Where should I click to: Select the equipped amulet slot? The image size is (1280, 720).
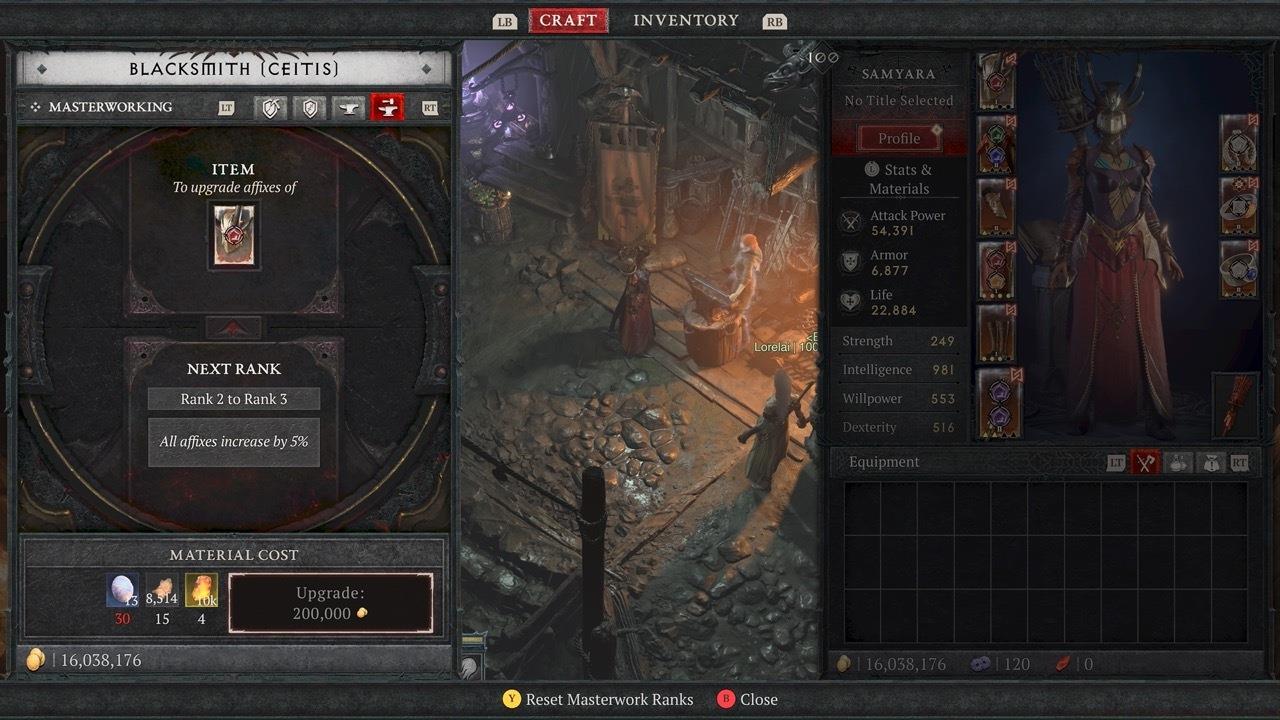point(1239,143)
